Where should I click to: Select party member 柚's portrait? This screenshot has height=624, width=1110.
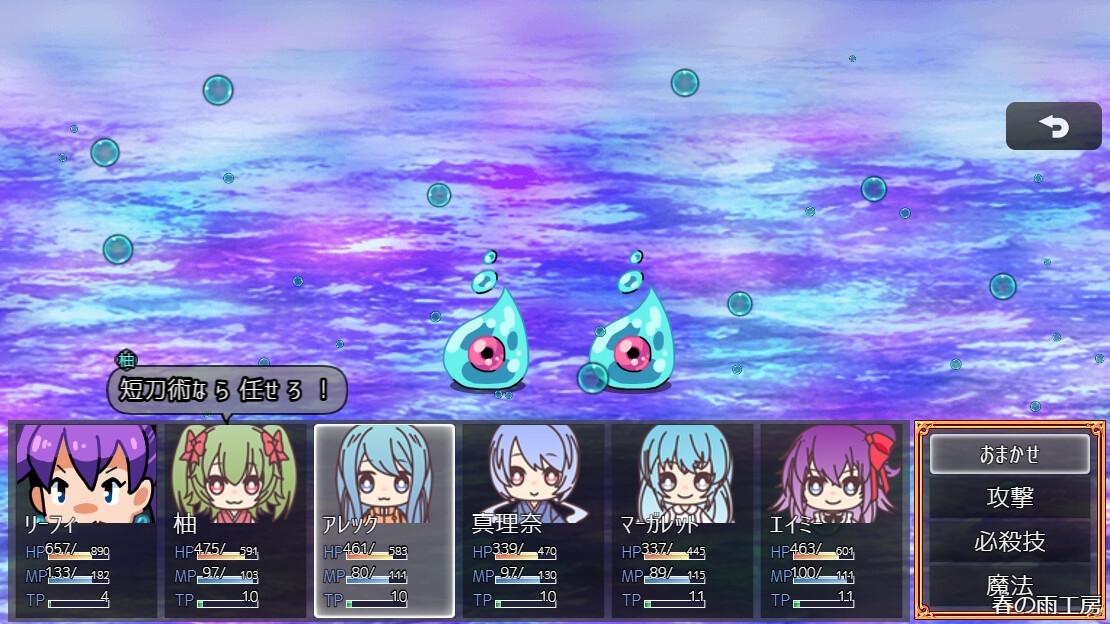(235, 472)
